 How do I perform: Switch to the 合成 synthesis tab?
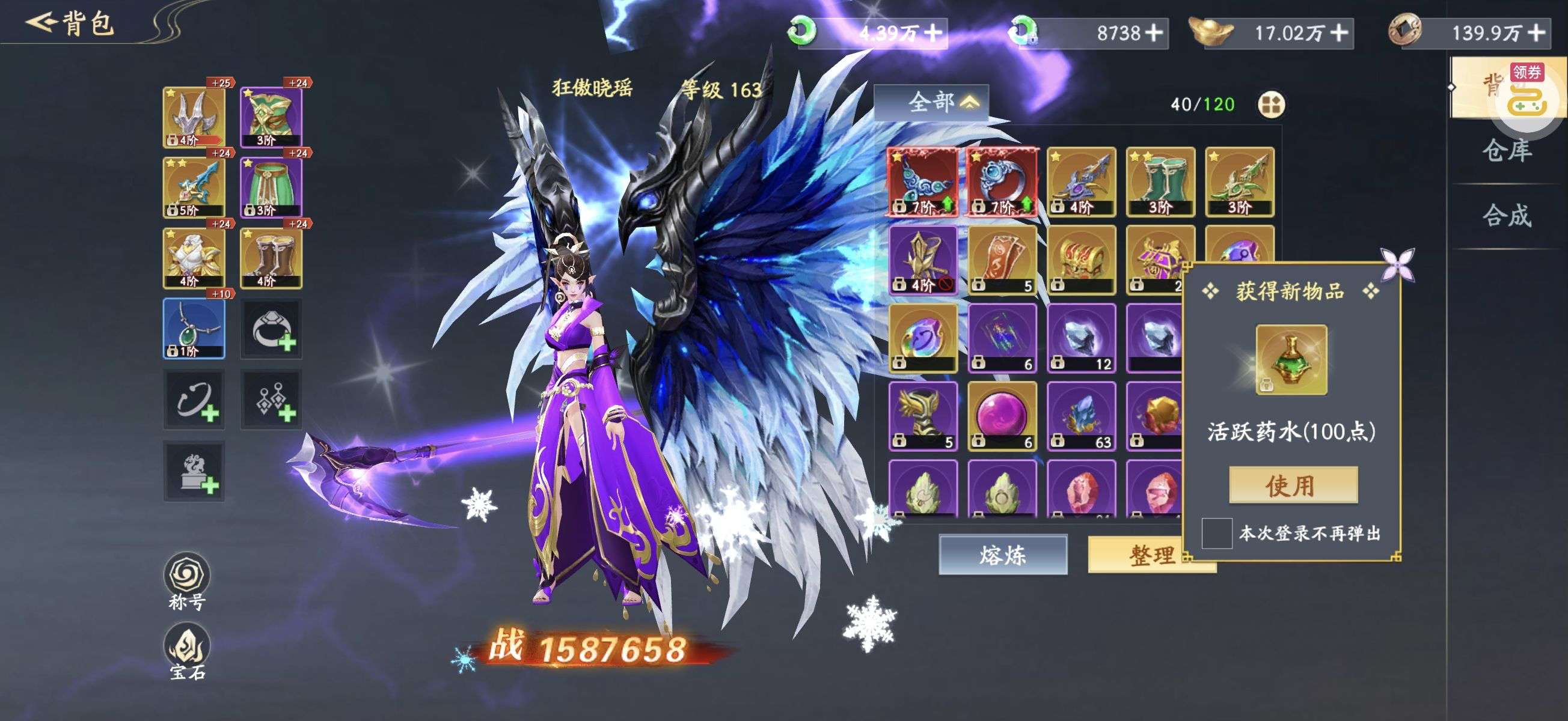click(1507, 216)
